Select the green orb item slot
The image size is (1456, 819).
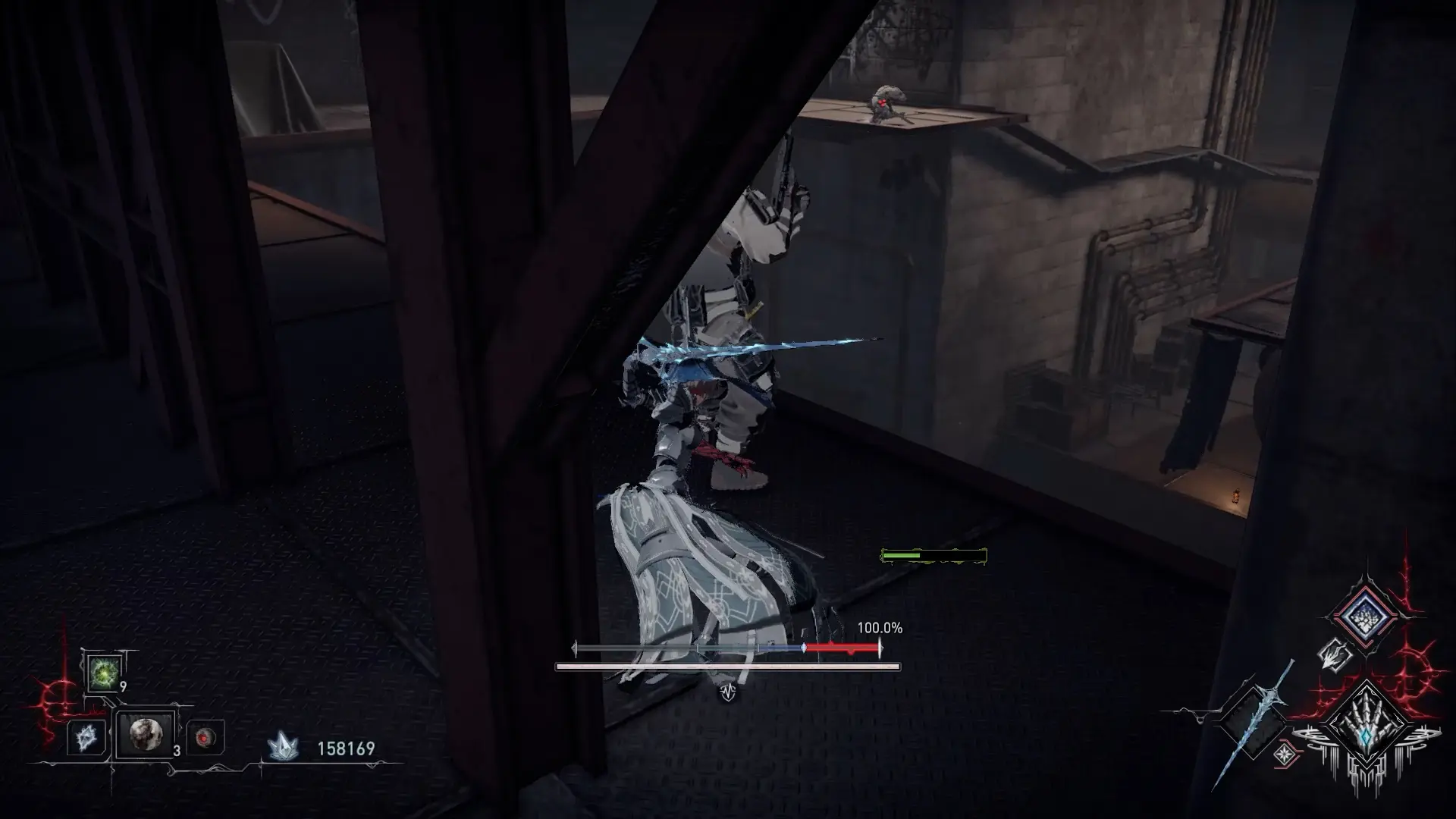102,672
